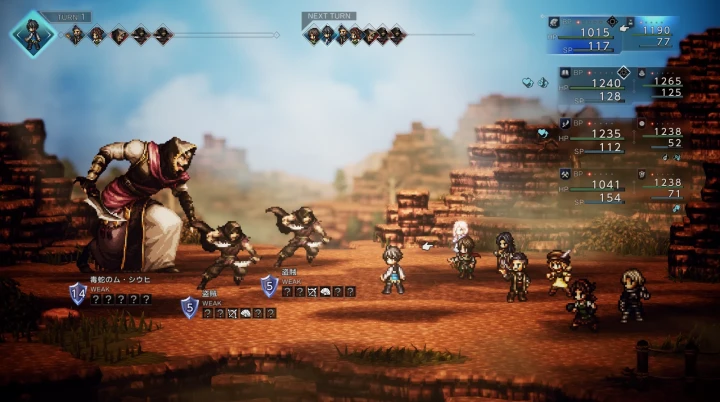Click the NEXT TURN order label
This screenshot has width=720, height=402.
click(x=330, y=17)
